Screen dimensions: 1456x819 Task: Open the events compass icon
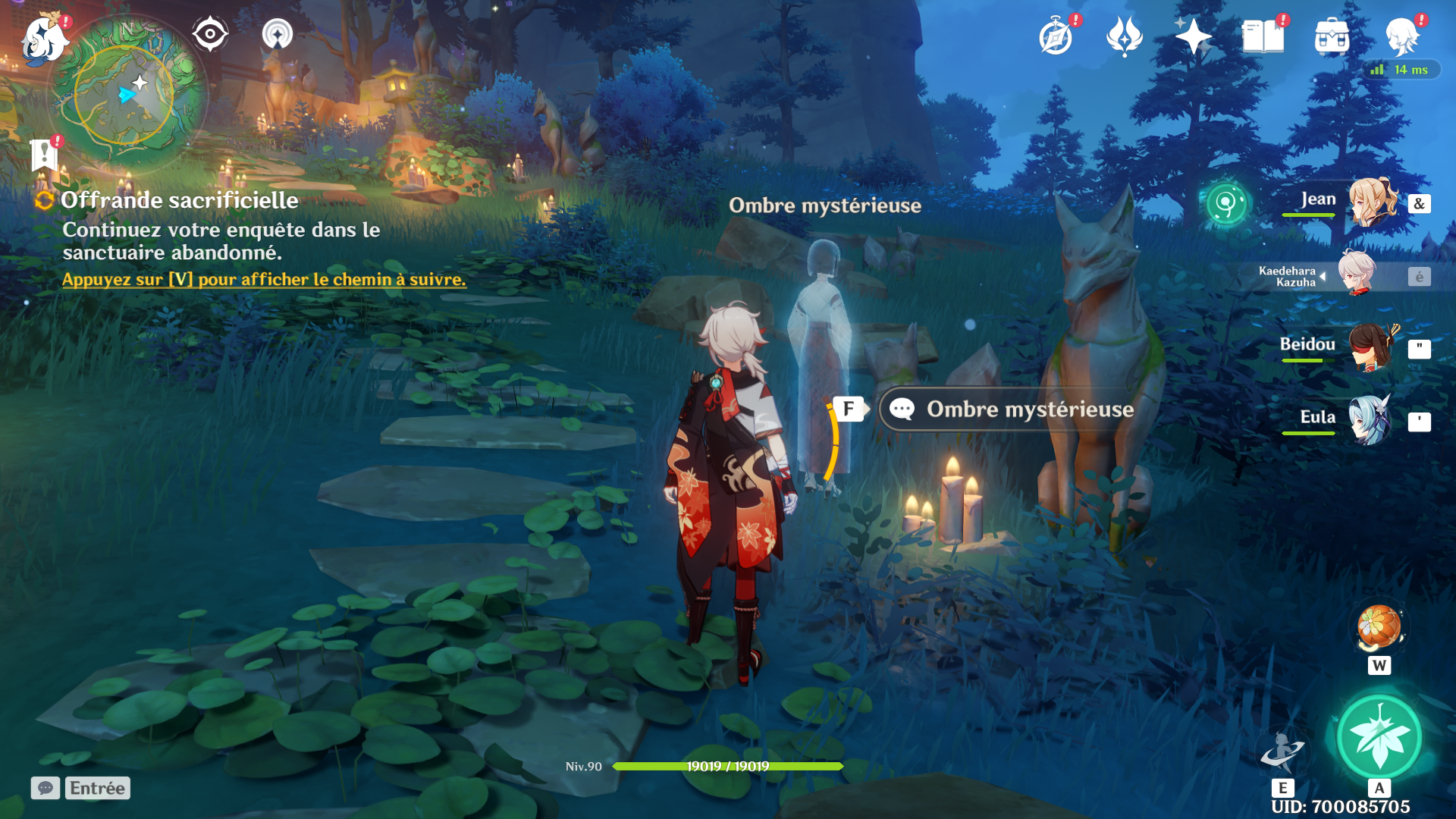click(1056, 36)
